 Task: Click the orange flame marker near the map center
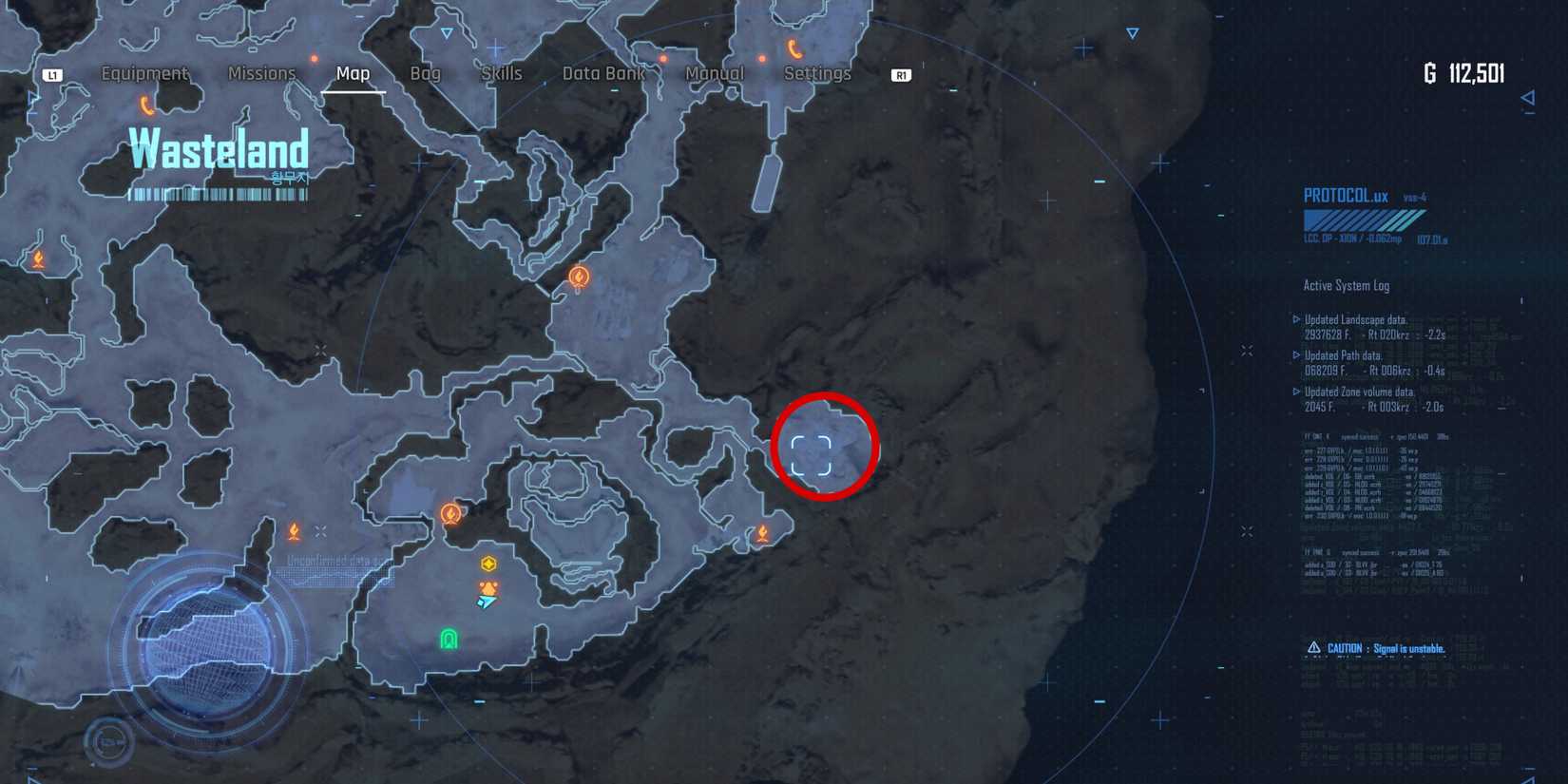pos(577,276)
